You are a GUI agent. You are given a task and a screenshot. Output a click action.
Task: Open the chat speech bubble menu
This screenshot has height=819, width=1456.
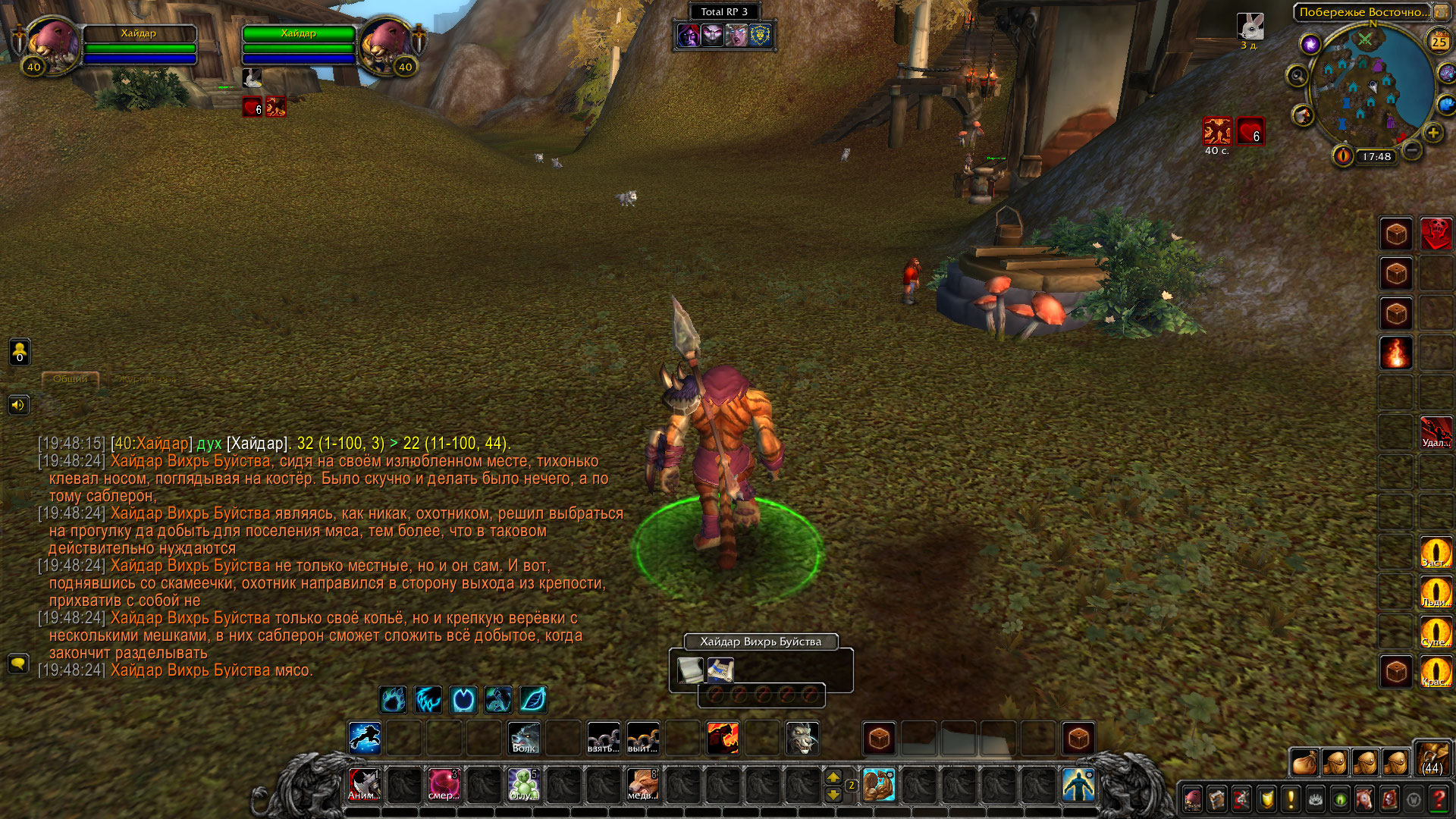pyautogui.click(x=18, y=664)
